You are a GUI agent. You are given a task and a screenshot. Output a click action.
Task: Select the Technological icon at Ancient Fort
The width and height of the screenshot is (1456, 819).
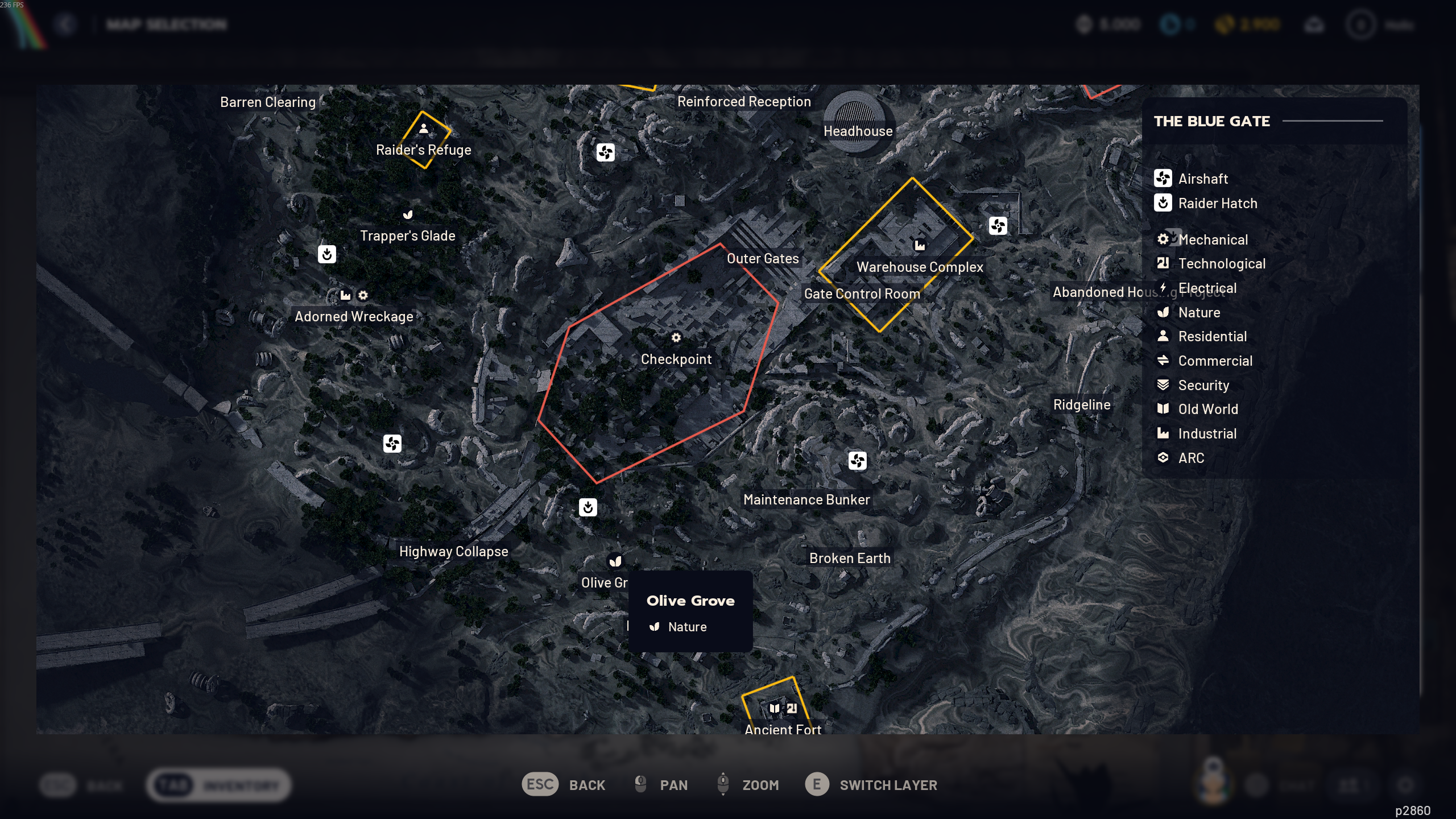pos(792,708)
